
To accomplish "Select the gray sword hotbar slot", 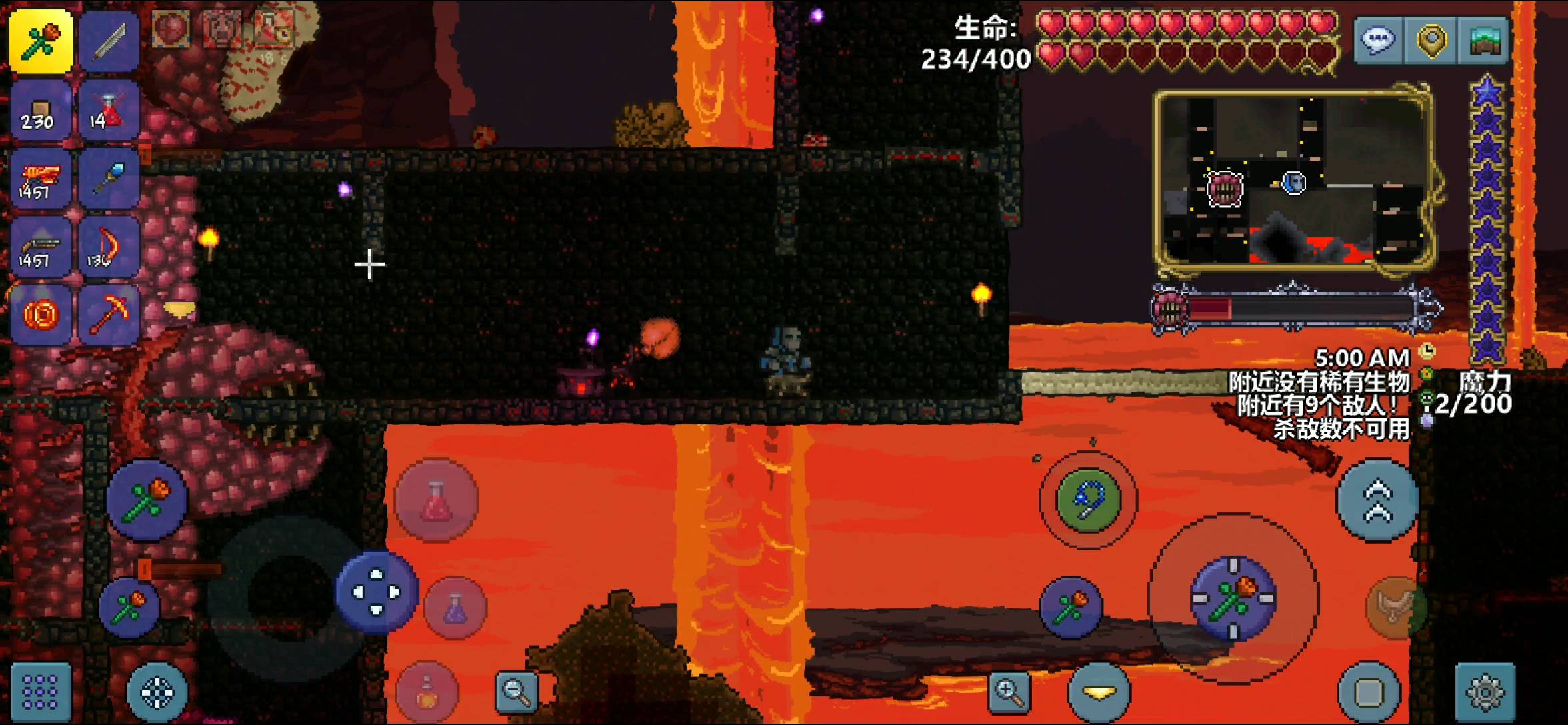I will (x=109, y=41).
